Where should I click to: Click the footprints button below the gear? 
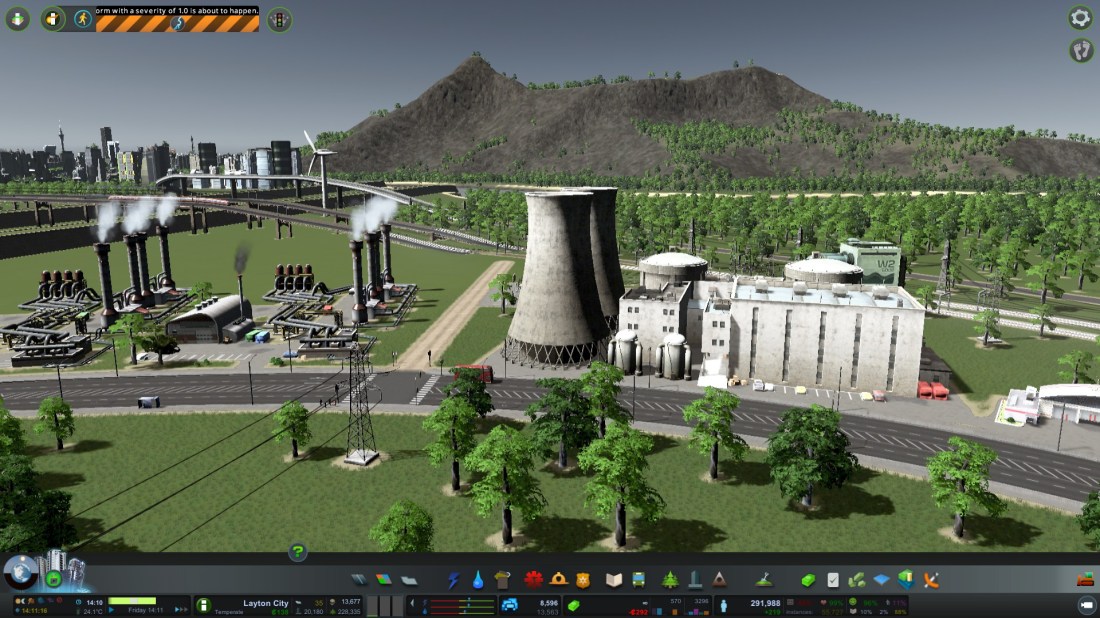(x=1080, y=50)
